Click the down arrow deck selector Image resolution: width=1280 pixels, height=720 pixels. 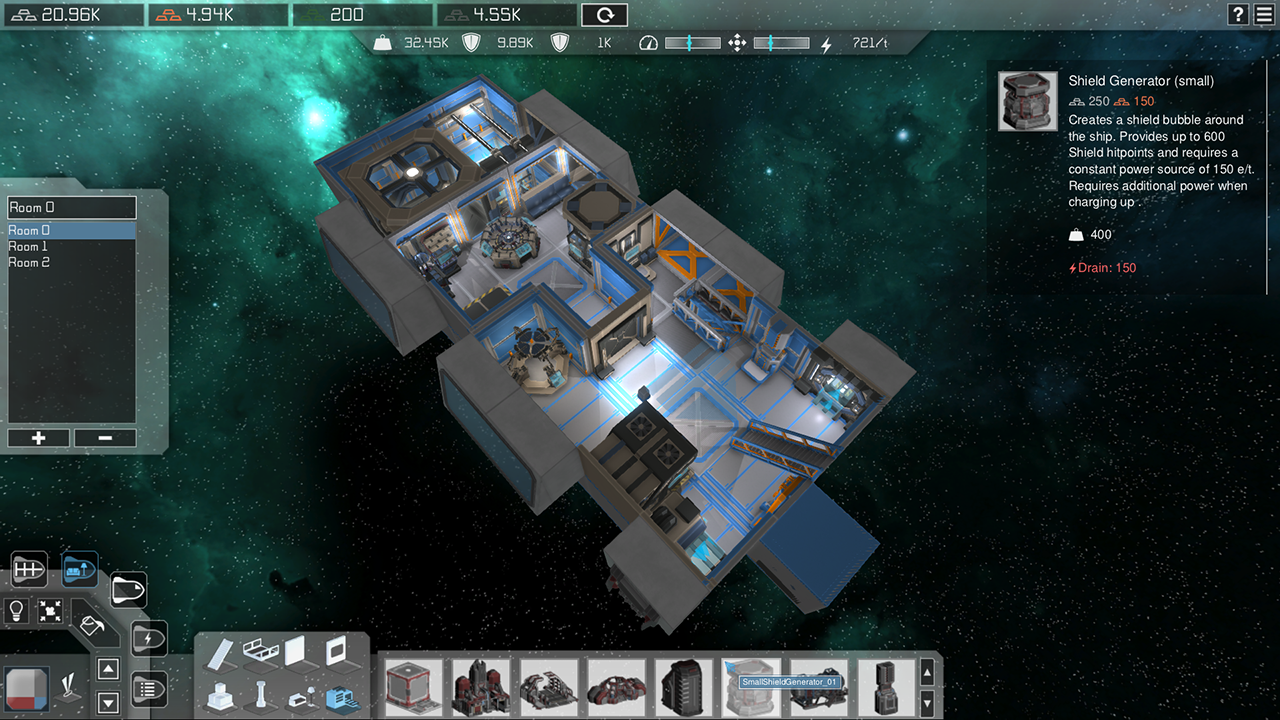pos(108,702)
